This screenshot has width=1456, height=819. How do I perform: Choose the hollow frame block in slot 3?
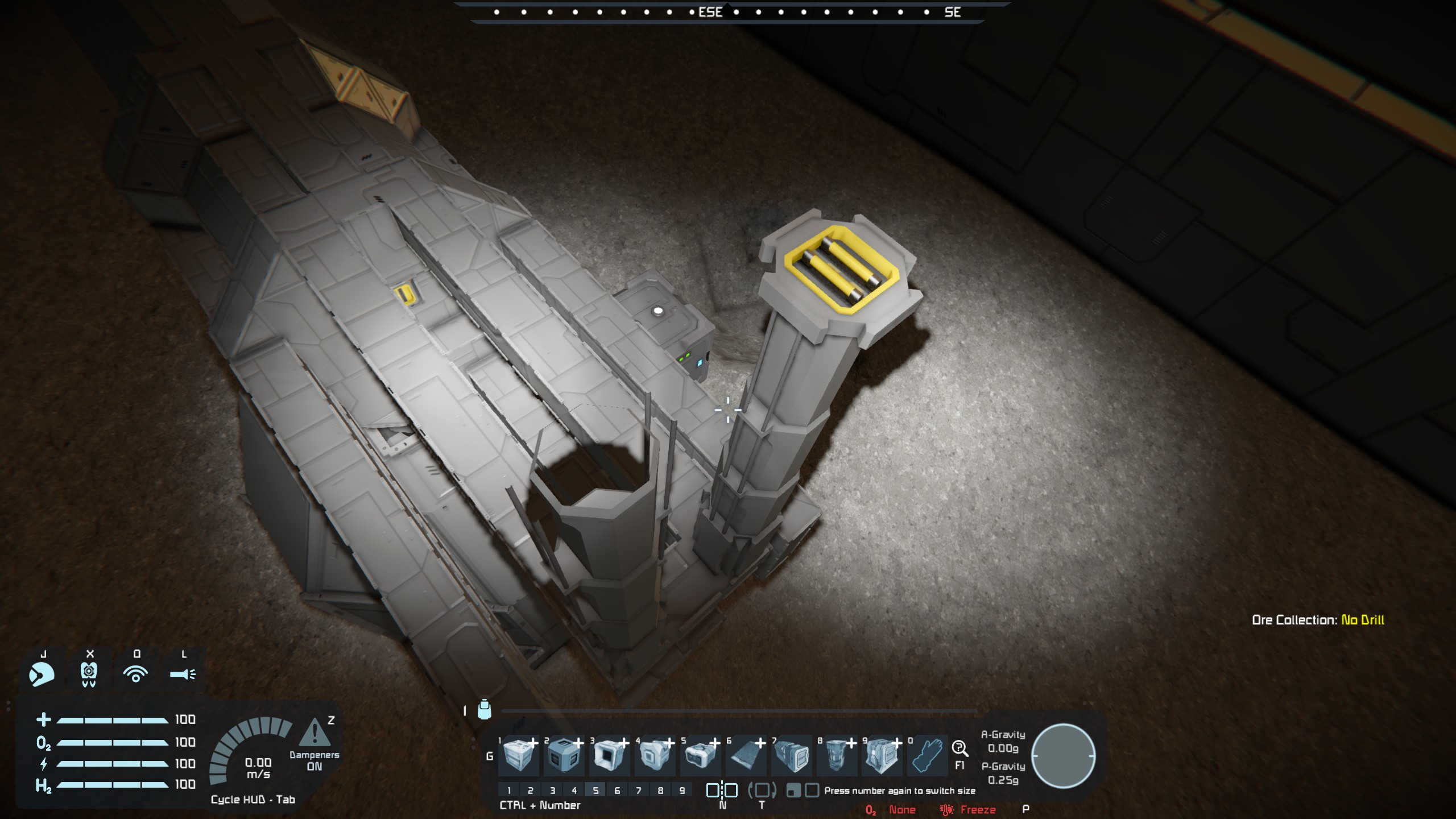(609, 756)
